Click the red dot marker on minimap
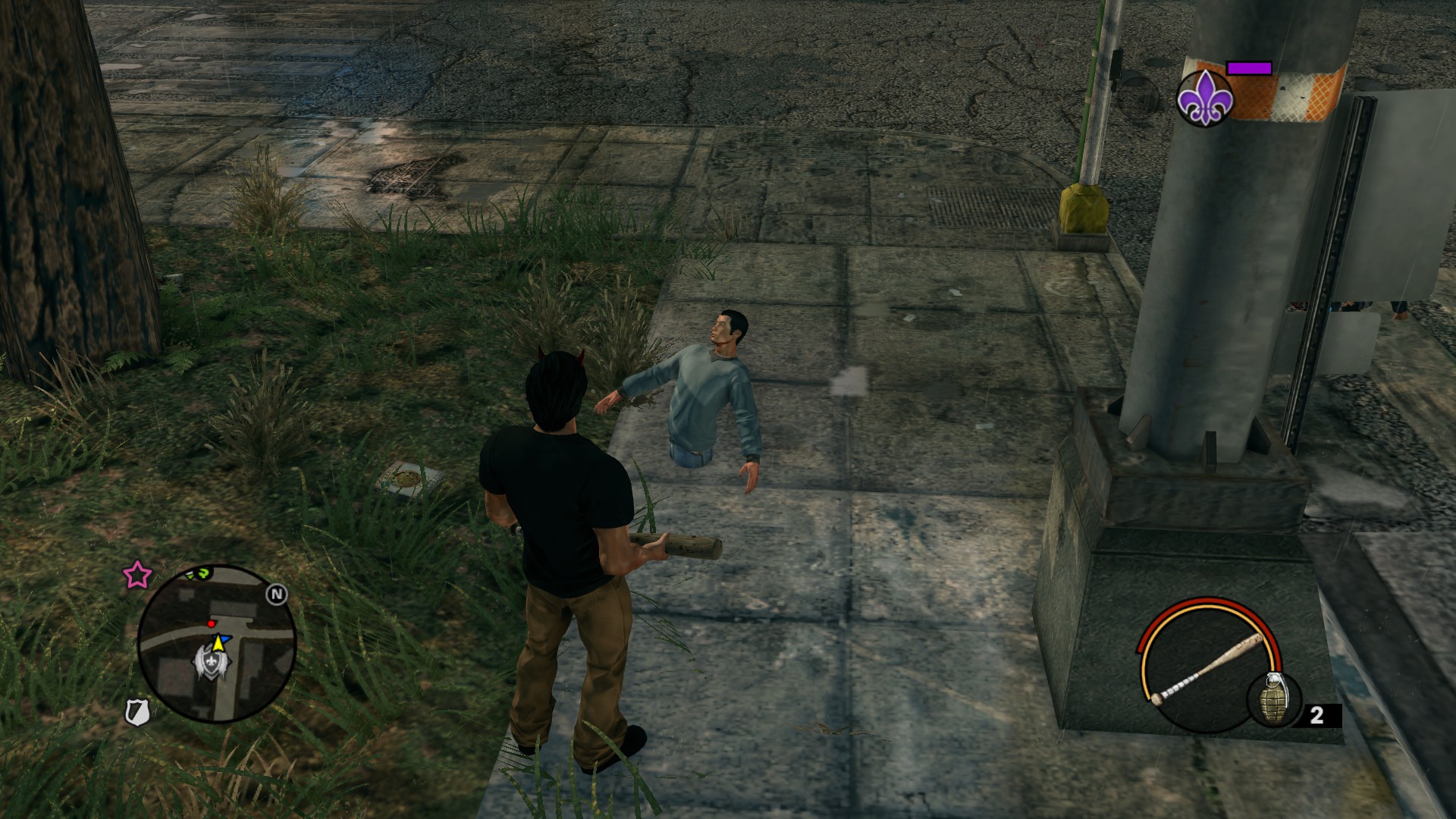 [x=212, y=623]
